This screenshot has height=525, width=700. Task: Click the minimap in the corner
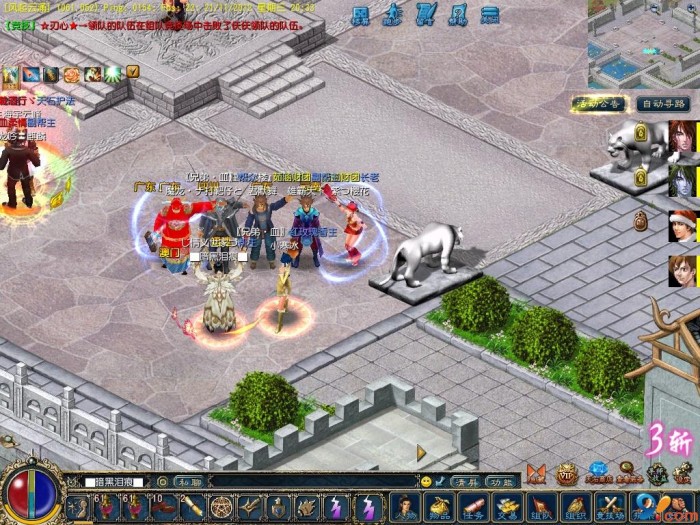point(643,43)
